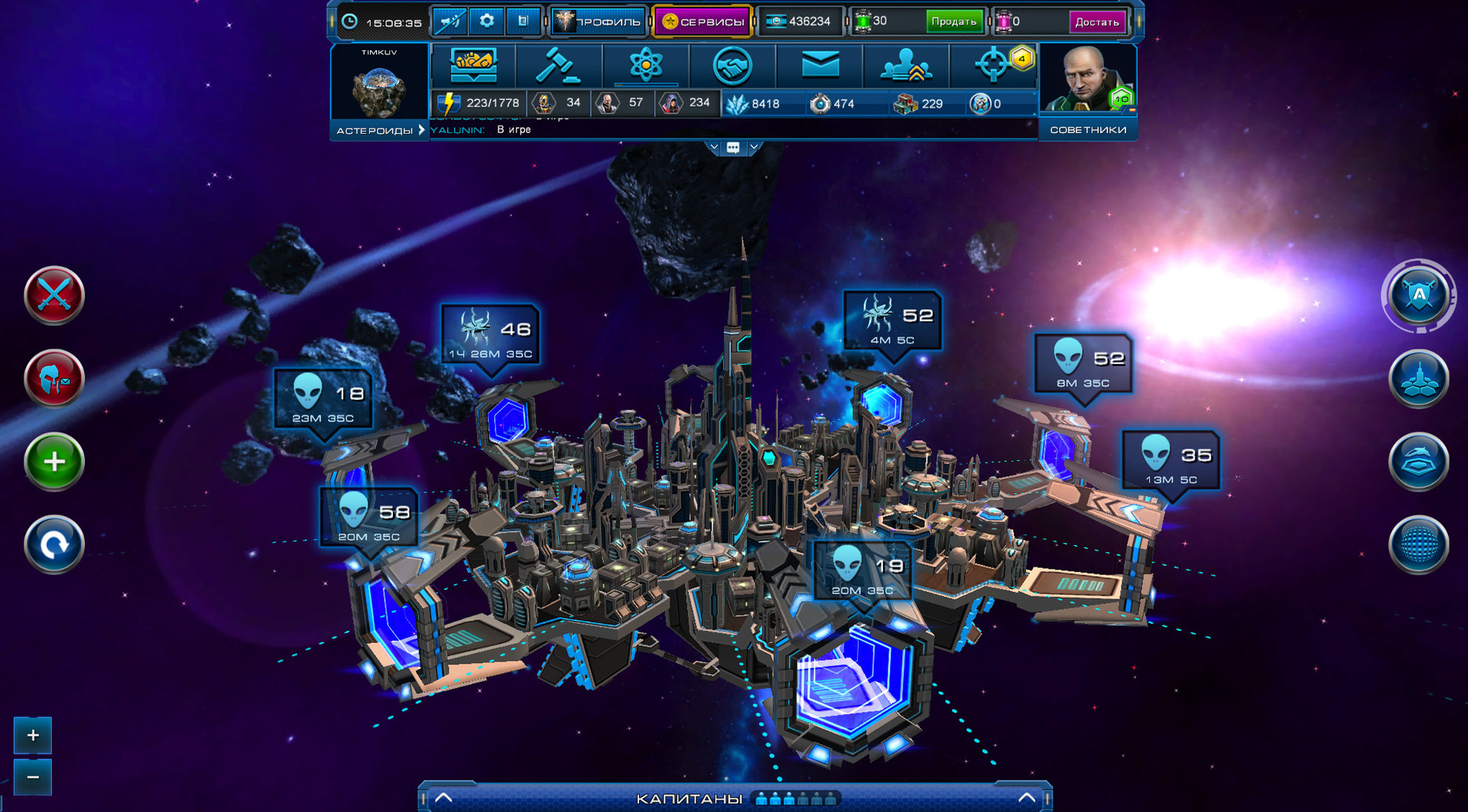
Task: Click the magenta Достать button
Action: click(1096, 22)
